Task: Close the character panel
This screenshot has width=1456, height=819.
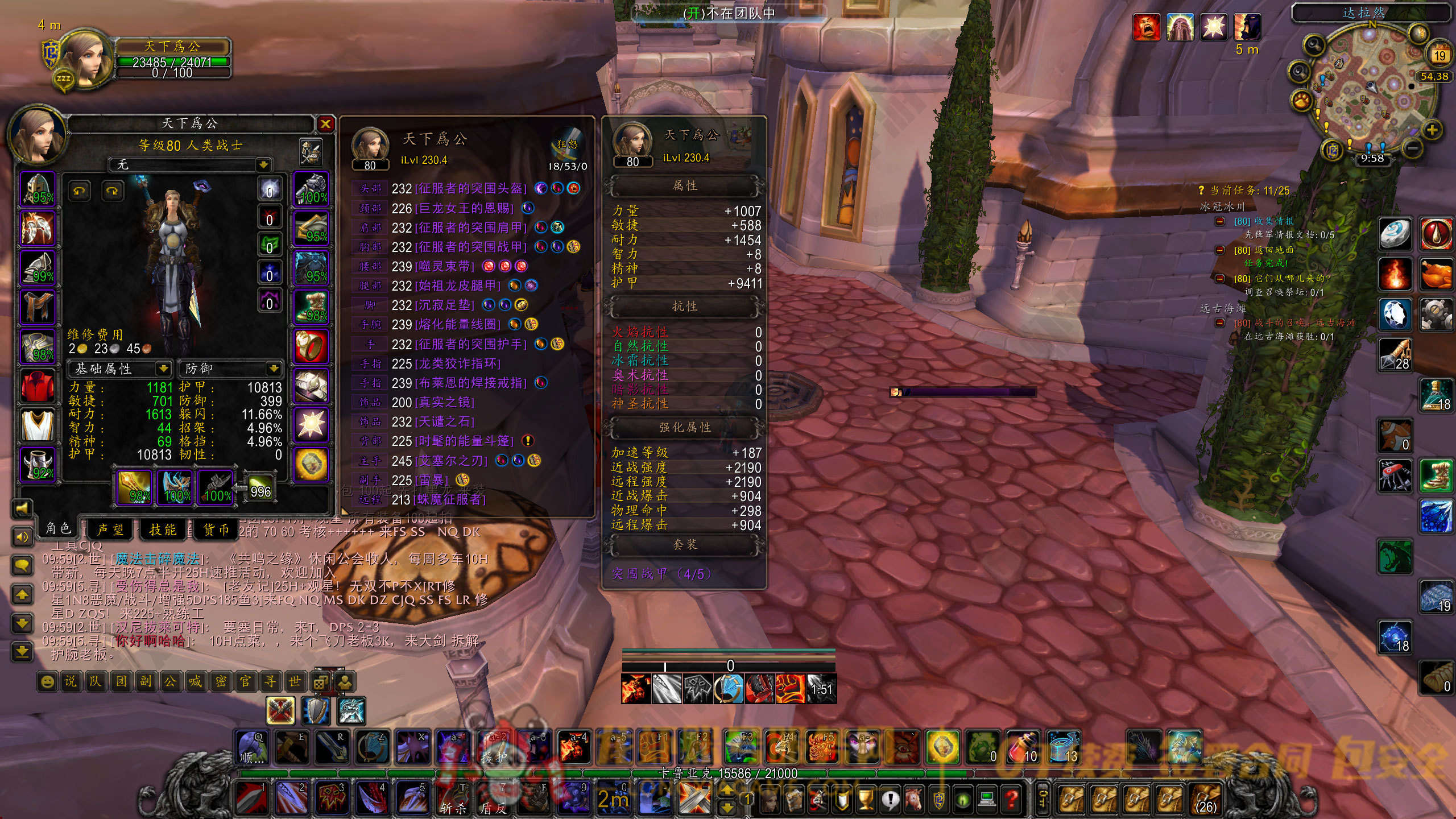Action: pos(325,123)
